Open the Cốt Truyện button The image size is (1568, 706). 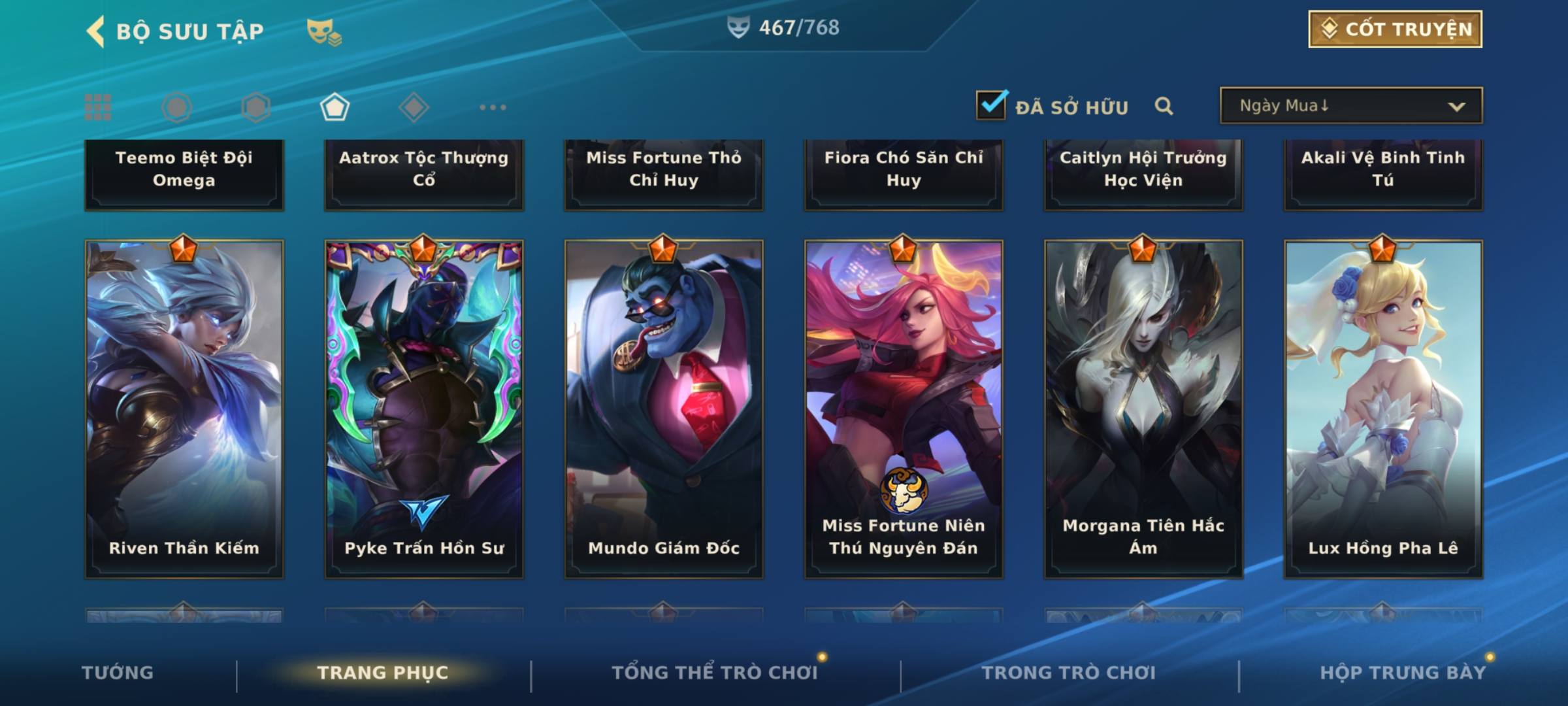click(1395, 29)
